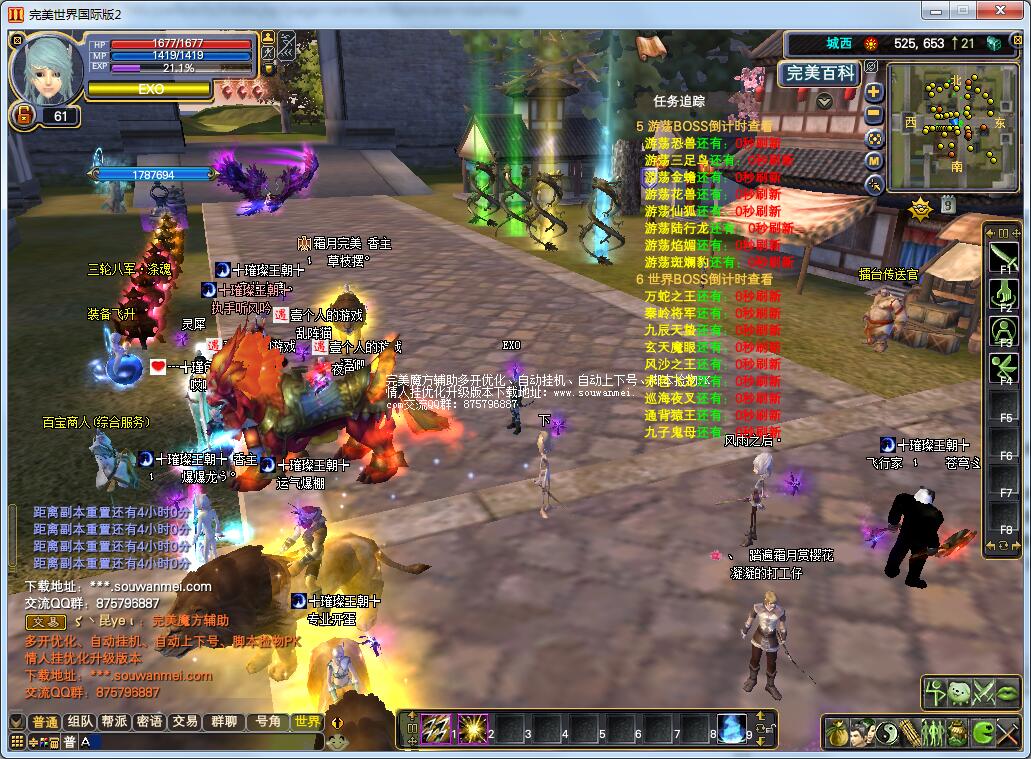Expand the 任务追踪 quest tracker arrow
Viewport: 1031px width, 759px height.
point(824,101)
